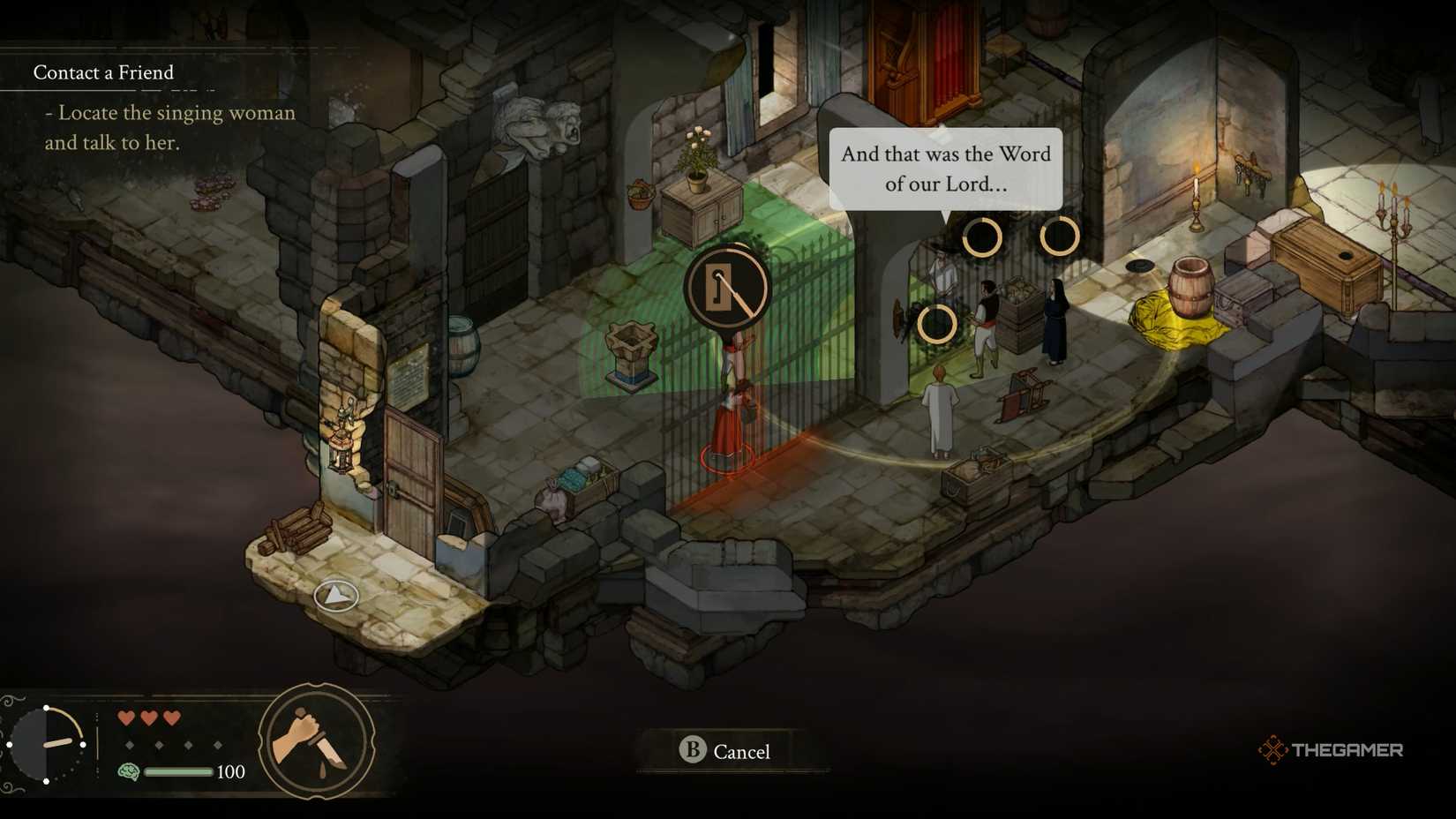Select the door interaction icon above the character
1456x819 pixels.
coord(727,288)
